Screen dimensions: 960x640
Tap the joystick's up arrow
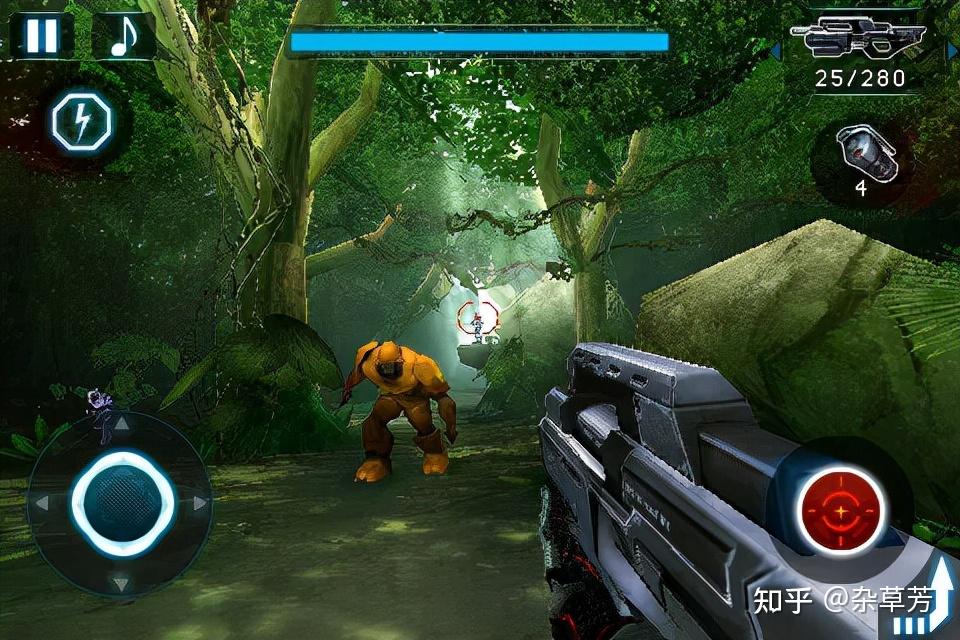pos(121,424)
